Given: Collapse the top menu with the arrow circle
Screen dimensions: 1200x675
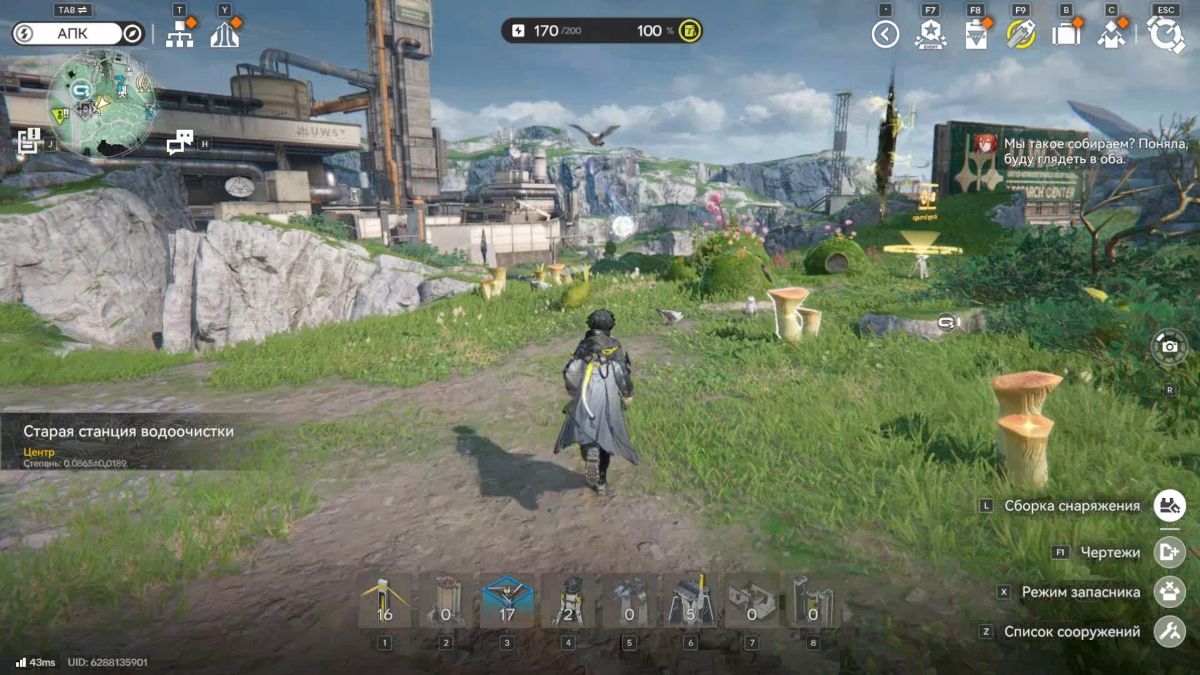Looking at the screenshot, I should click(885, 34).
